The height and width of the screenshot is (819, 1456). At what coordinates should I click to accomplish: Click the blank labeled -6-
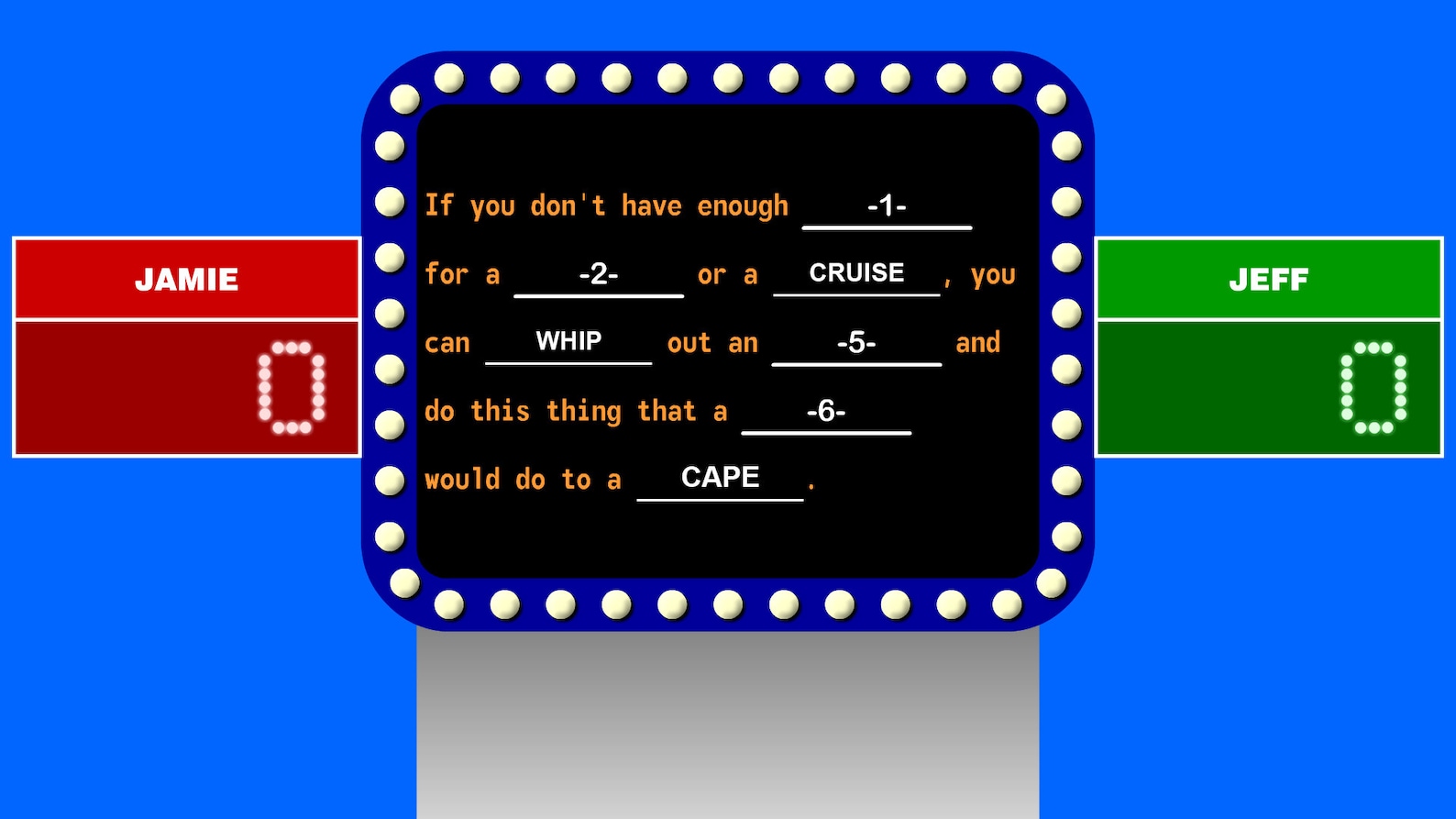(x=826, y=413)
